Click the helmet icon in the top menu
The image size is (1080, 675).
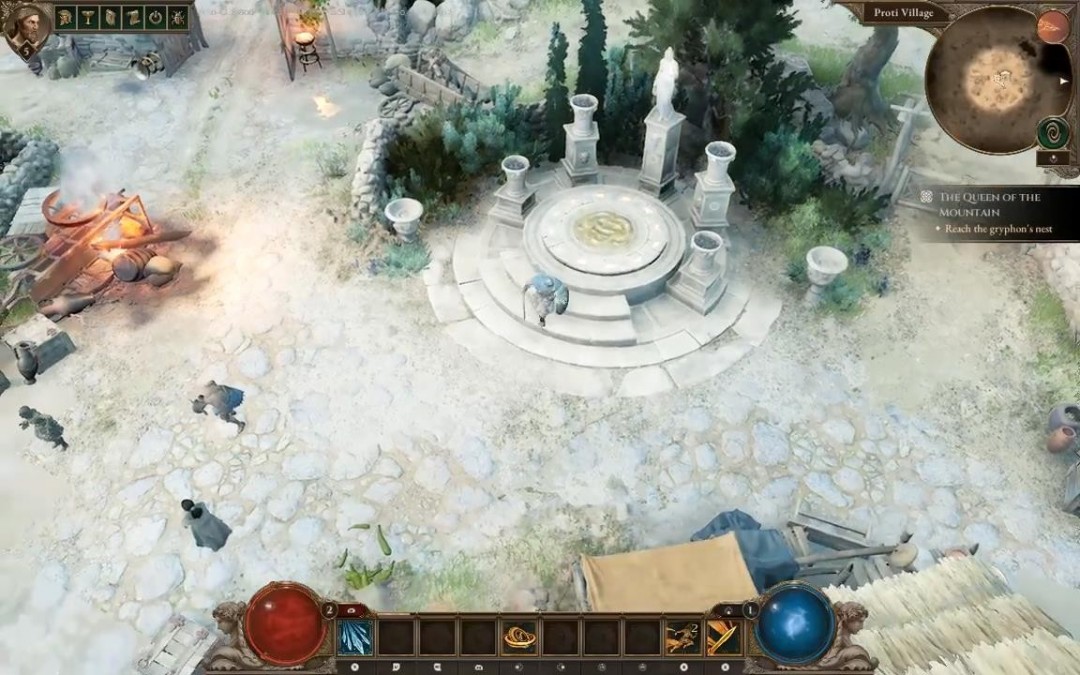pos(66,18)
